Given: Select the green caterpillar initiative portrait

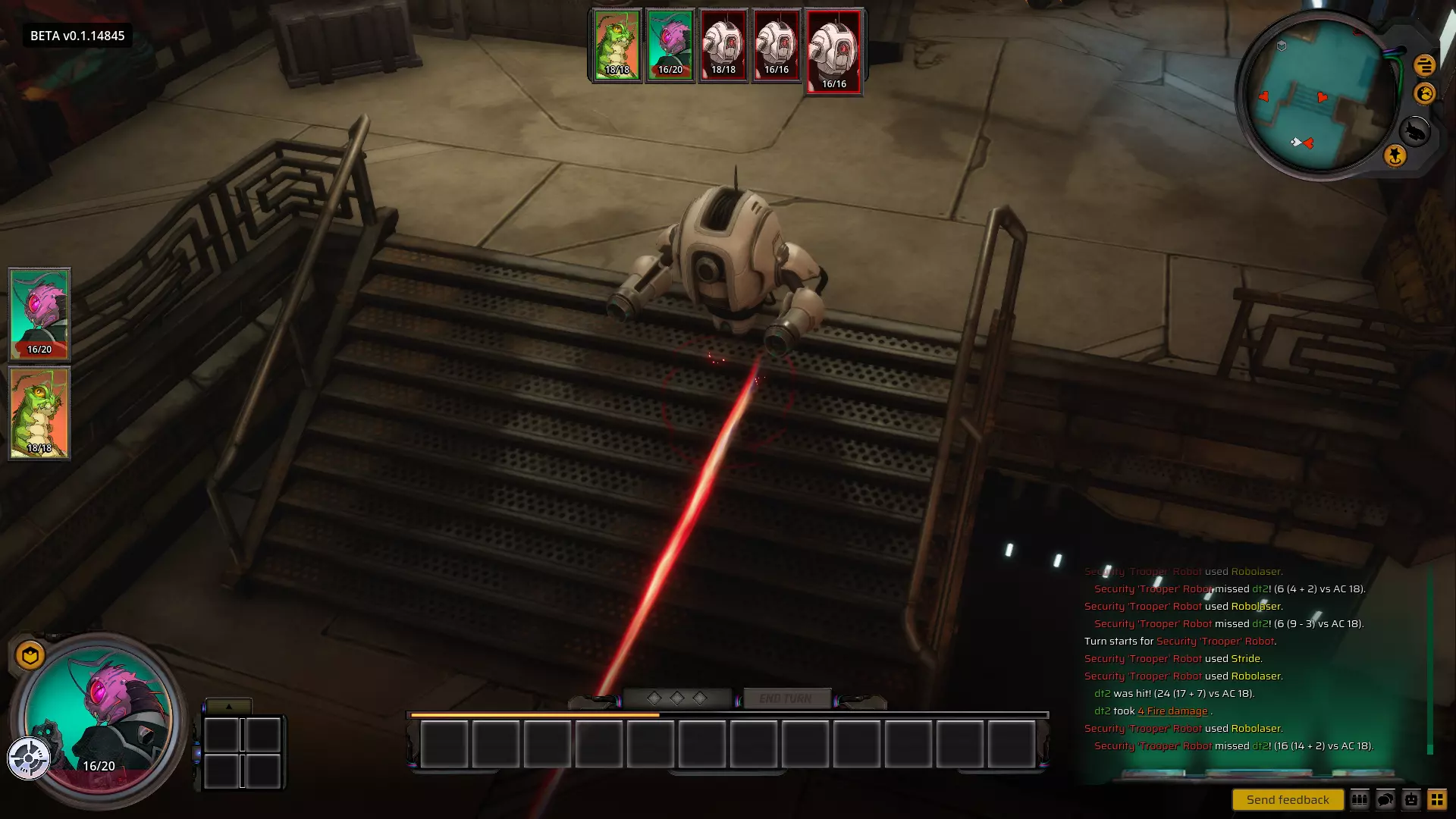Looking at the screenshot, I should (x=617, y=45).
